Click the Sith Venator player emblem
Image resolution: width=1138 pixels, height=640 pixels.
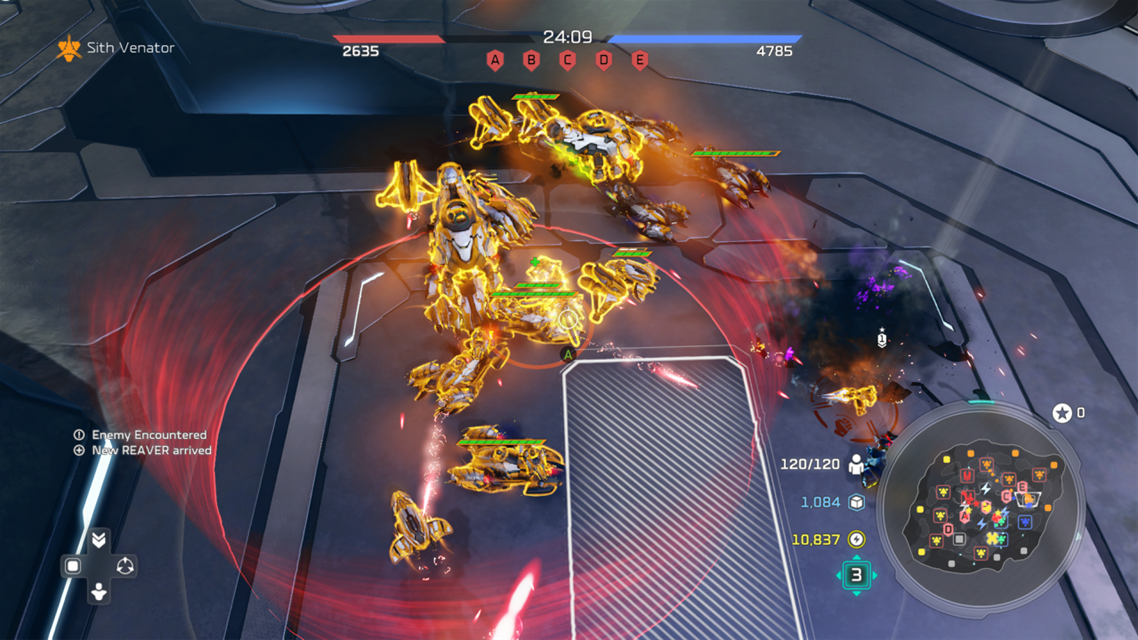pos(69,48)
